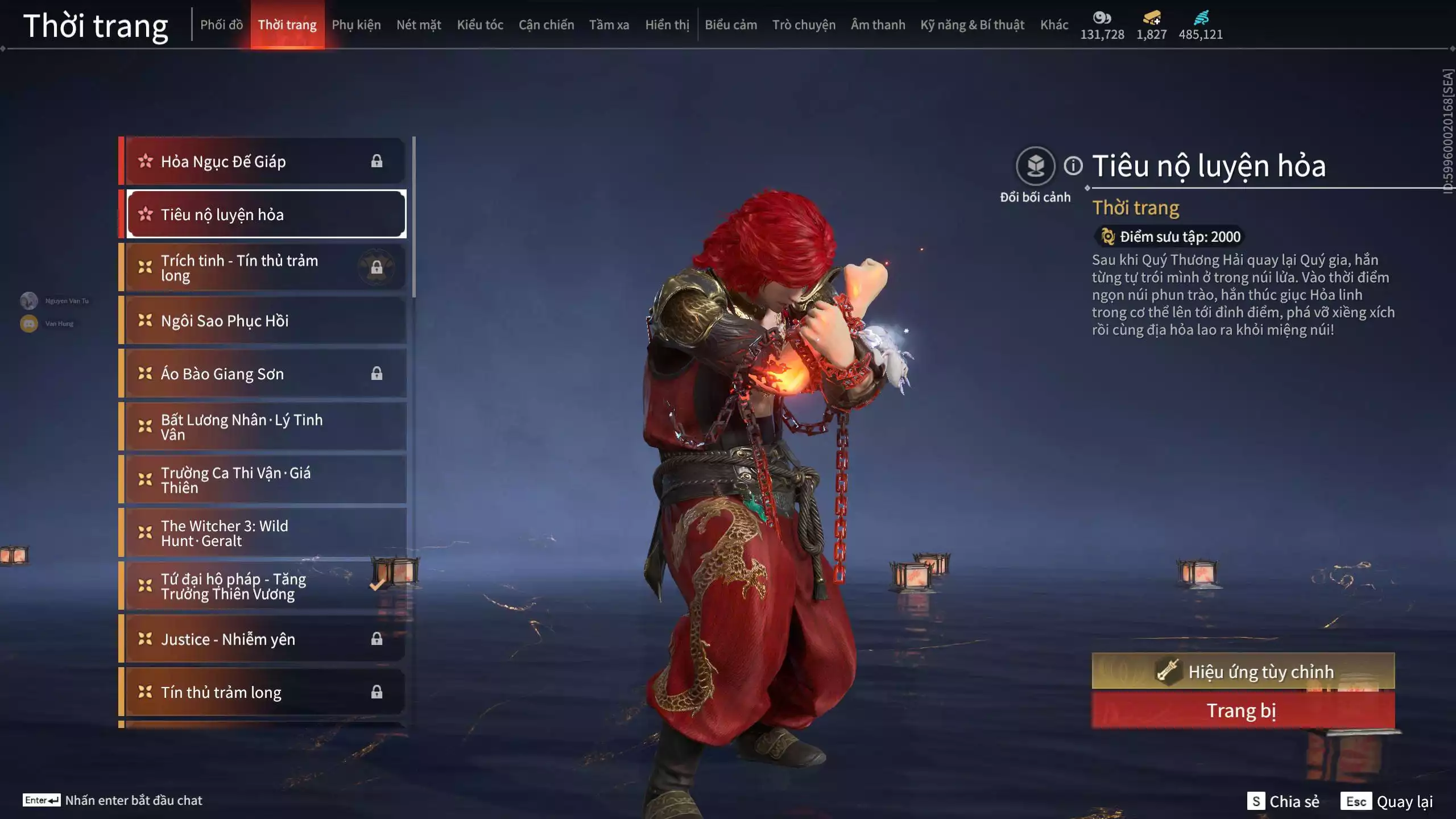The width and height of the screenshot is (1456, 819).
Task: Change the background with Đổi bối cảnh
Action: tap(1035, 166)
